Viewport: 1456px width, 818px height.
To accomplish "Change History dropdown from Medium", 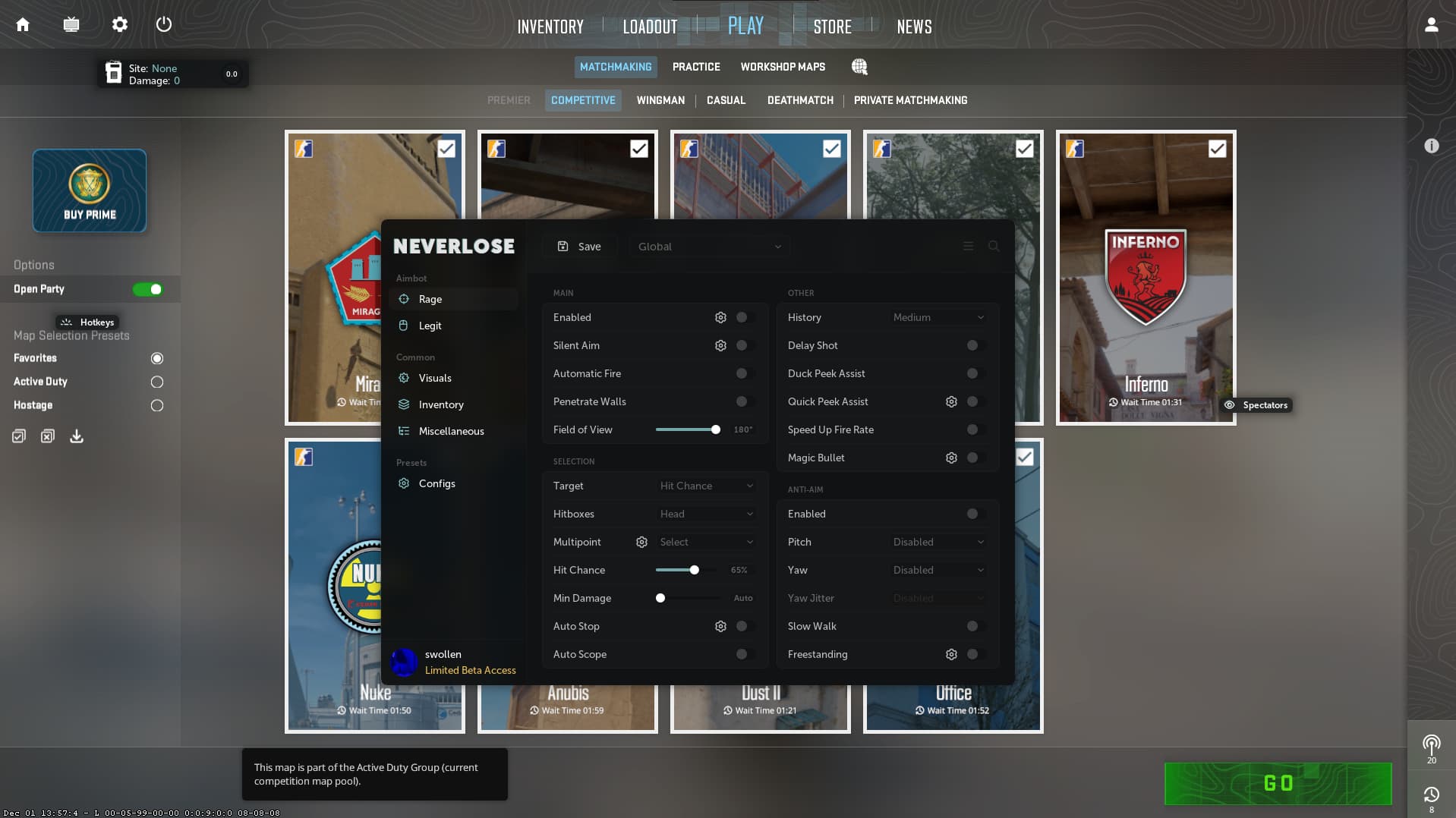I will click(x=939, y=317).
